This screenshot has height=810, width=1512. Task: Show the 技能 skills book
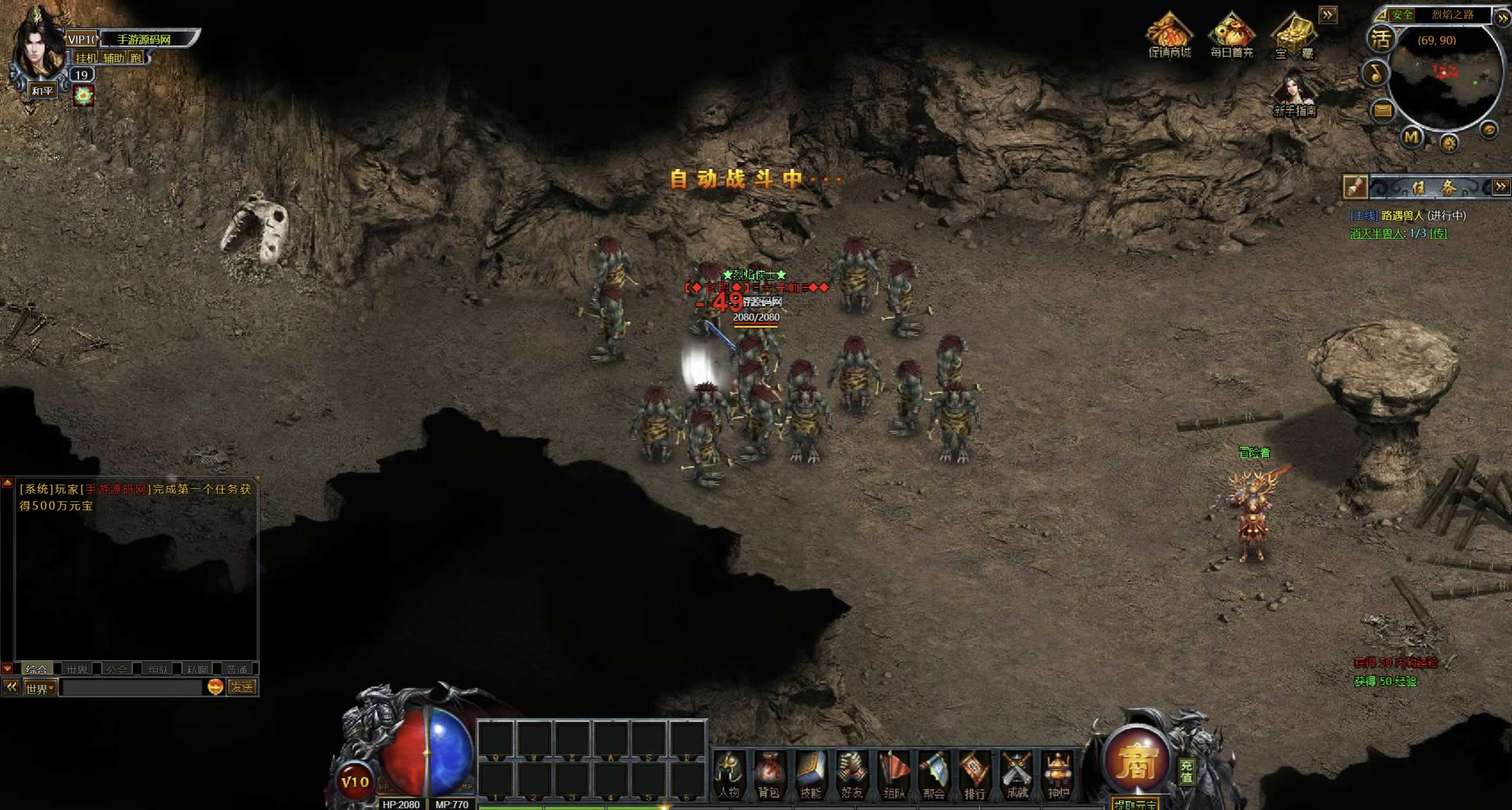click(810, 774)
